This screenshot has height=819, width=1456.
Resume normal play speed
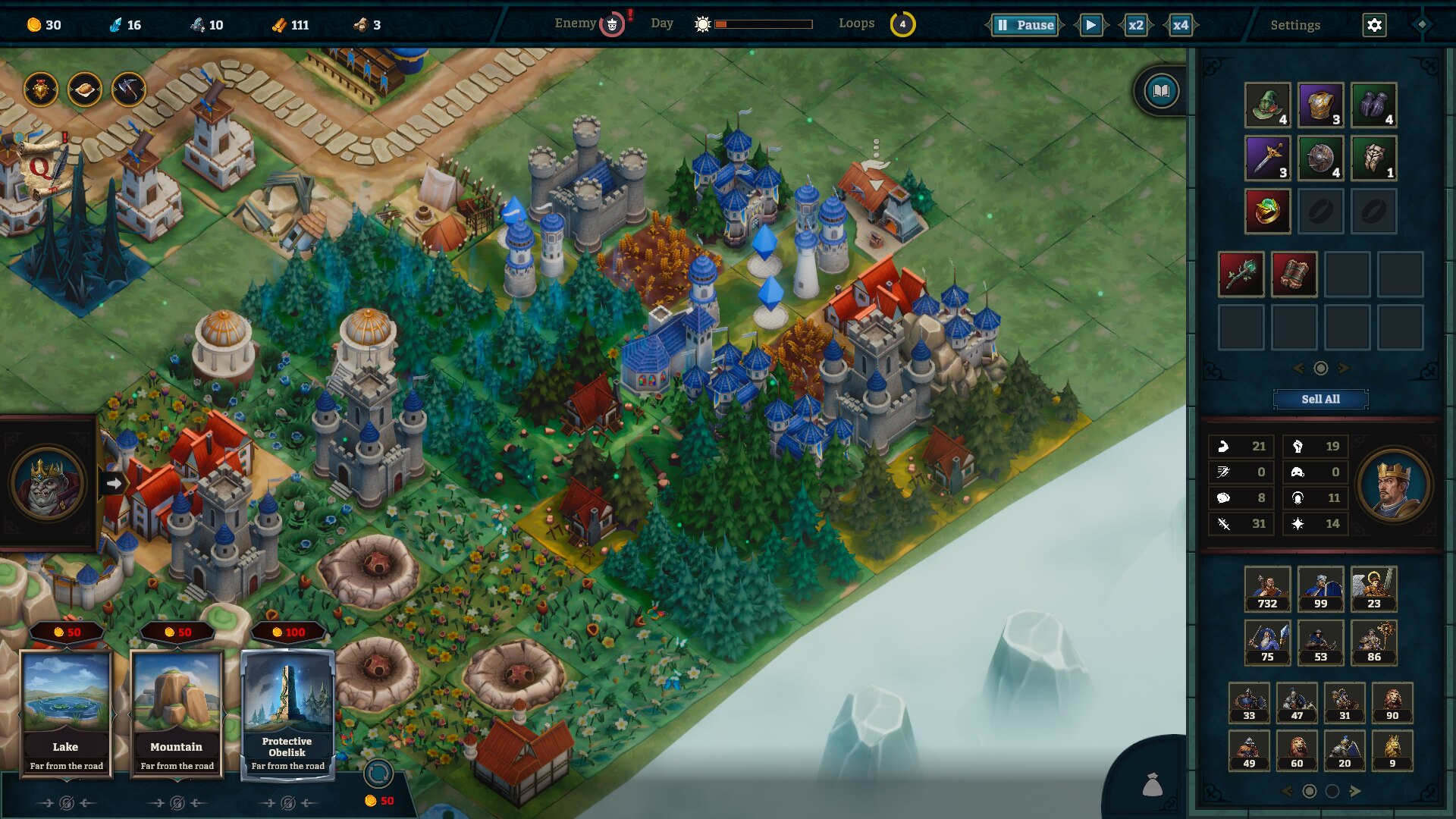click(1090, 25)
